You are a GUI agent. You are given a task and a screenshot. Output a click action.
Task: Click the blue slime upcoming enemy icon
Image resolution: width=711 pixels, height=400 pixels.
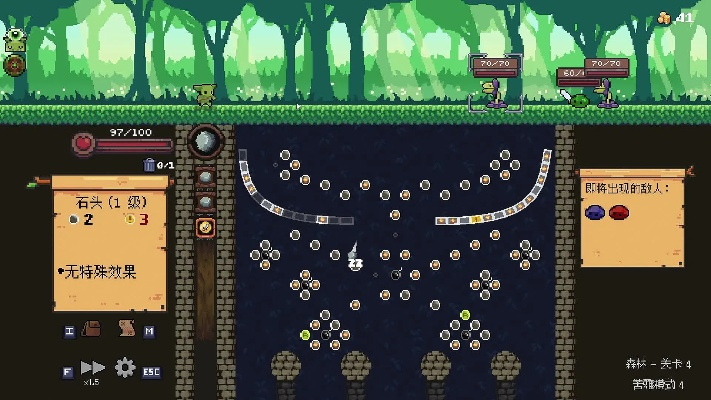(596, 212)
